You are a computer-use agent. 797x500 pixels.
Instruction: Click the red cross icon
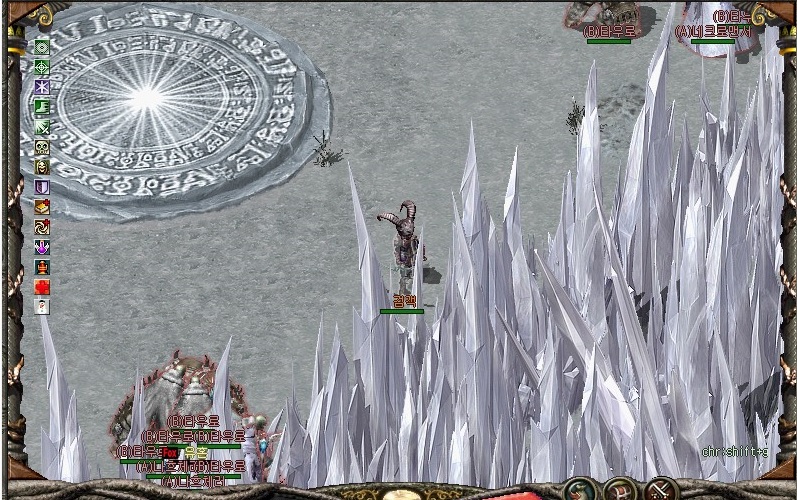pos(42,287)
